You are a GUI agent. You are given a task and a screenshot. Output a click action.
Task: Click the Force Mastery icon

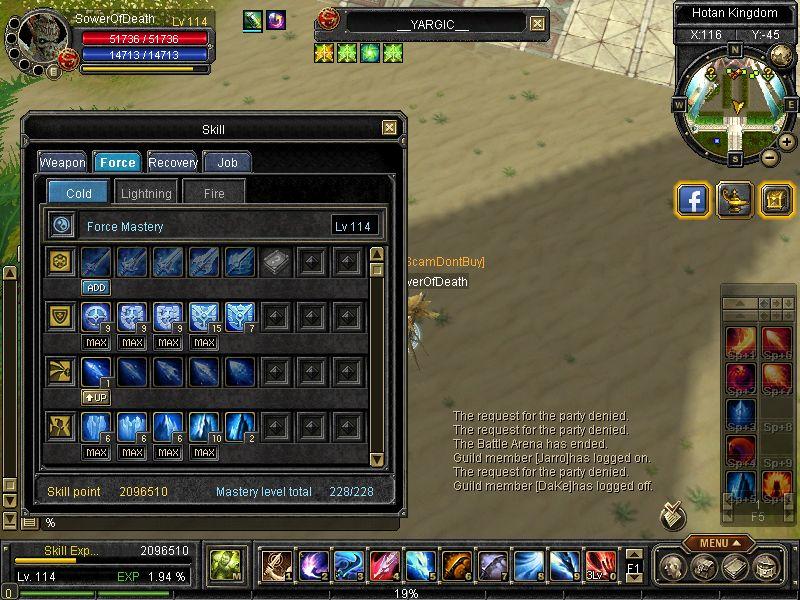click(x=62, y=226)
